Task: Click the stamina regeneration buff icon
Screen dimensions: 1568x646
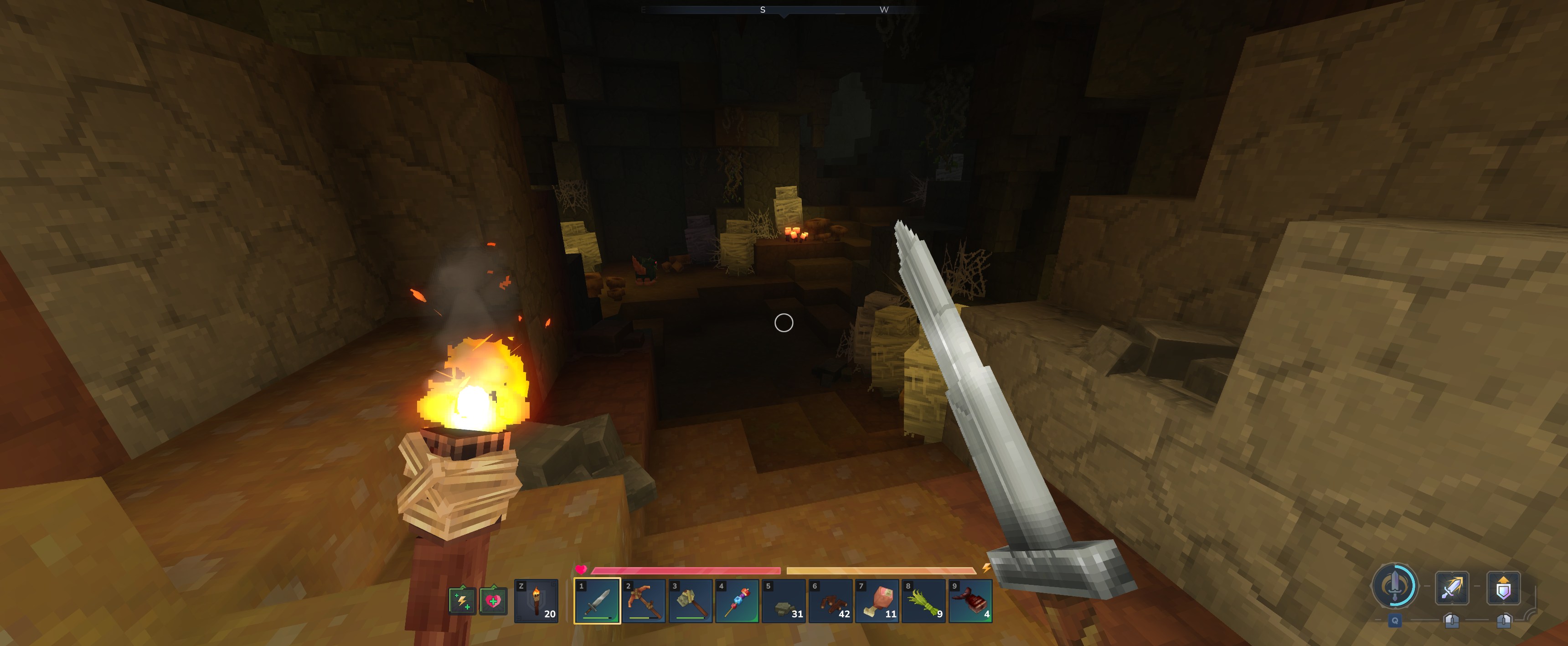Action: pyautogui.click(x=462, y=601)
